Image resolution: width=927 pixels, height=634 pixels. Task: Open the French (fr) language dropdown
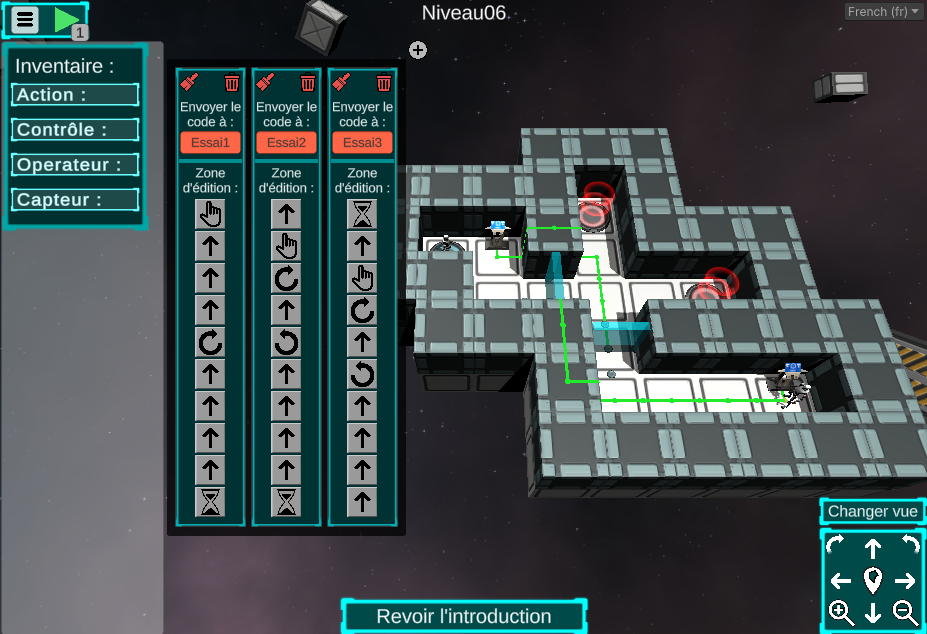(x=884, y=12)
